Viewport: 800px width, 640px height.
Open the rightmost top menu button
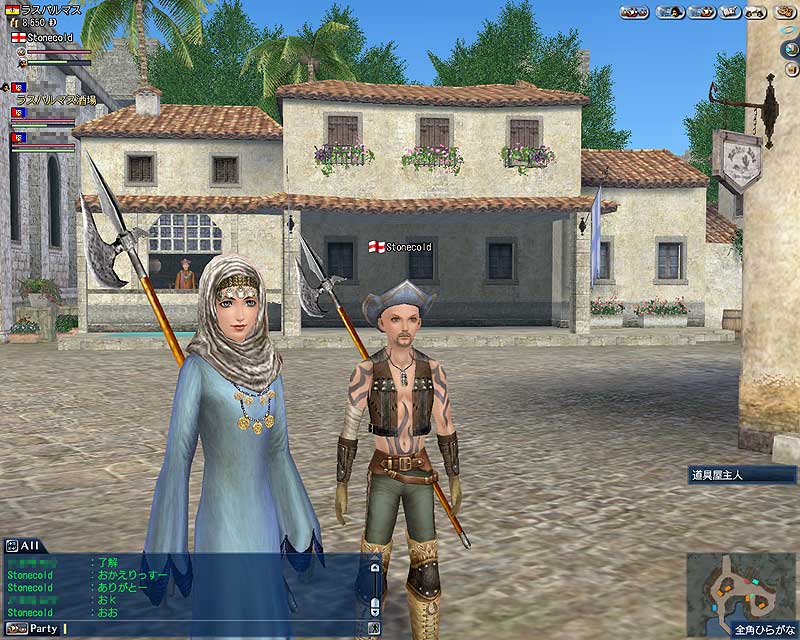coord(784,12)
